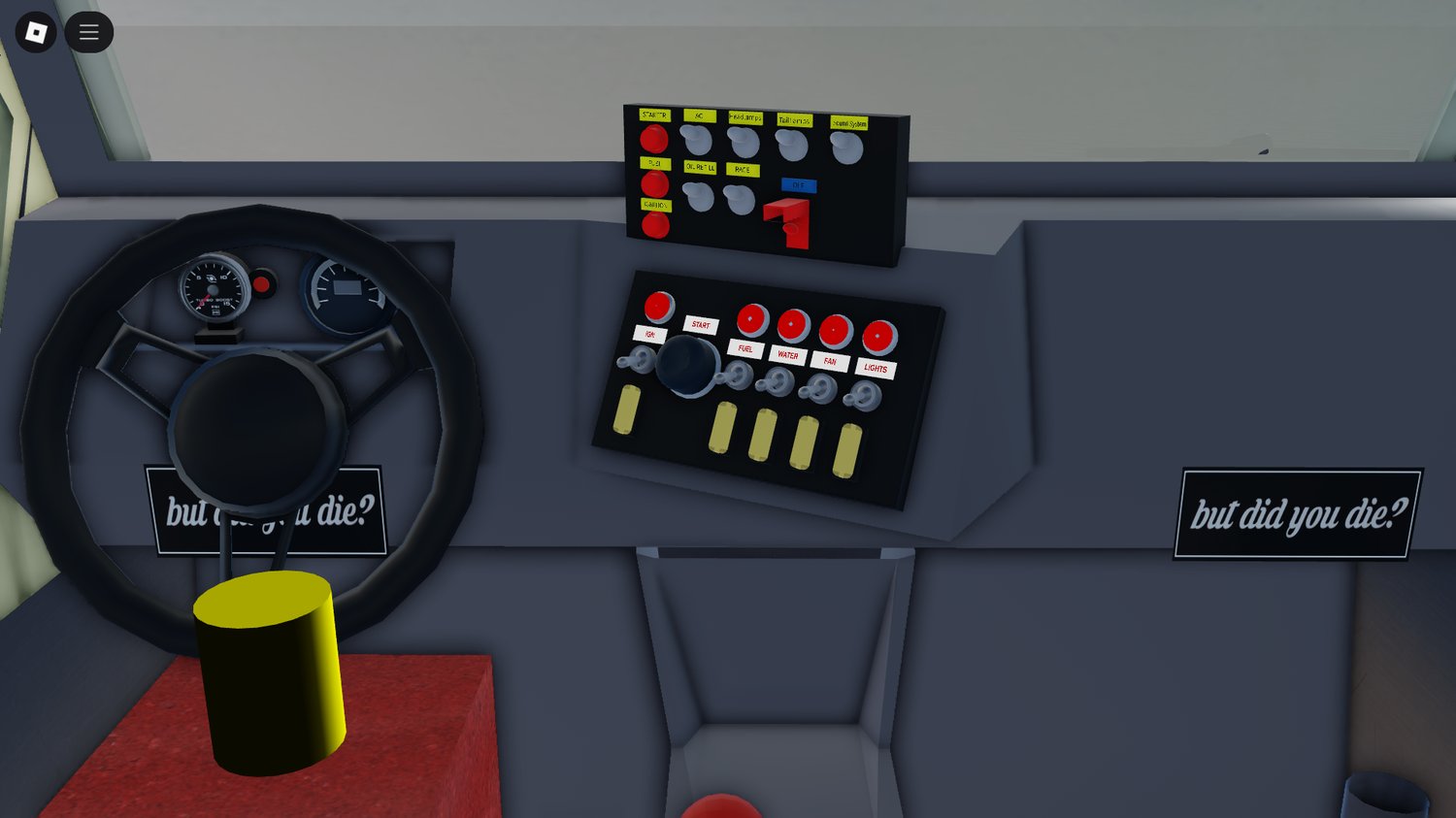Click the small red button beside the speedometer
This screenshot has height=818, width=1456.
[x=261, y=283]
